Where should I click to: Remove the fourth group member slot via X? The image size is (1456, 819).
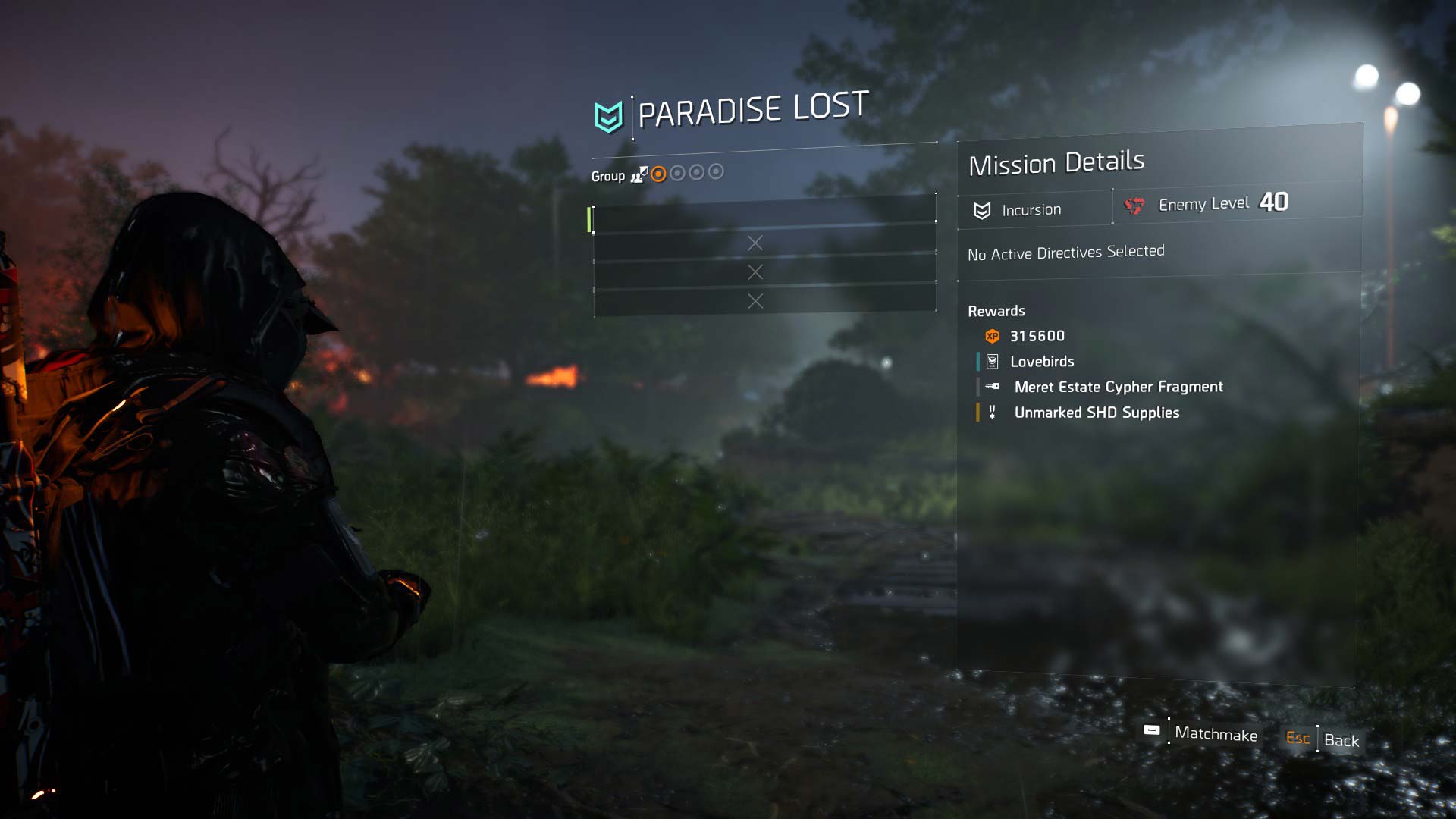tap(755, 302)
